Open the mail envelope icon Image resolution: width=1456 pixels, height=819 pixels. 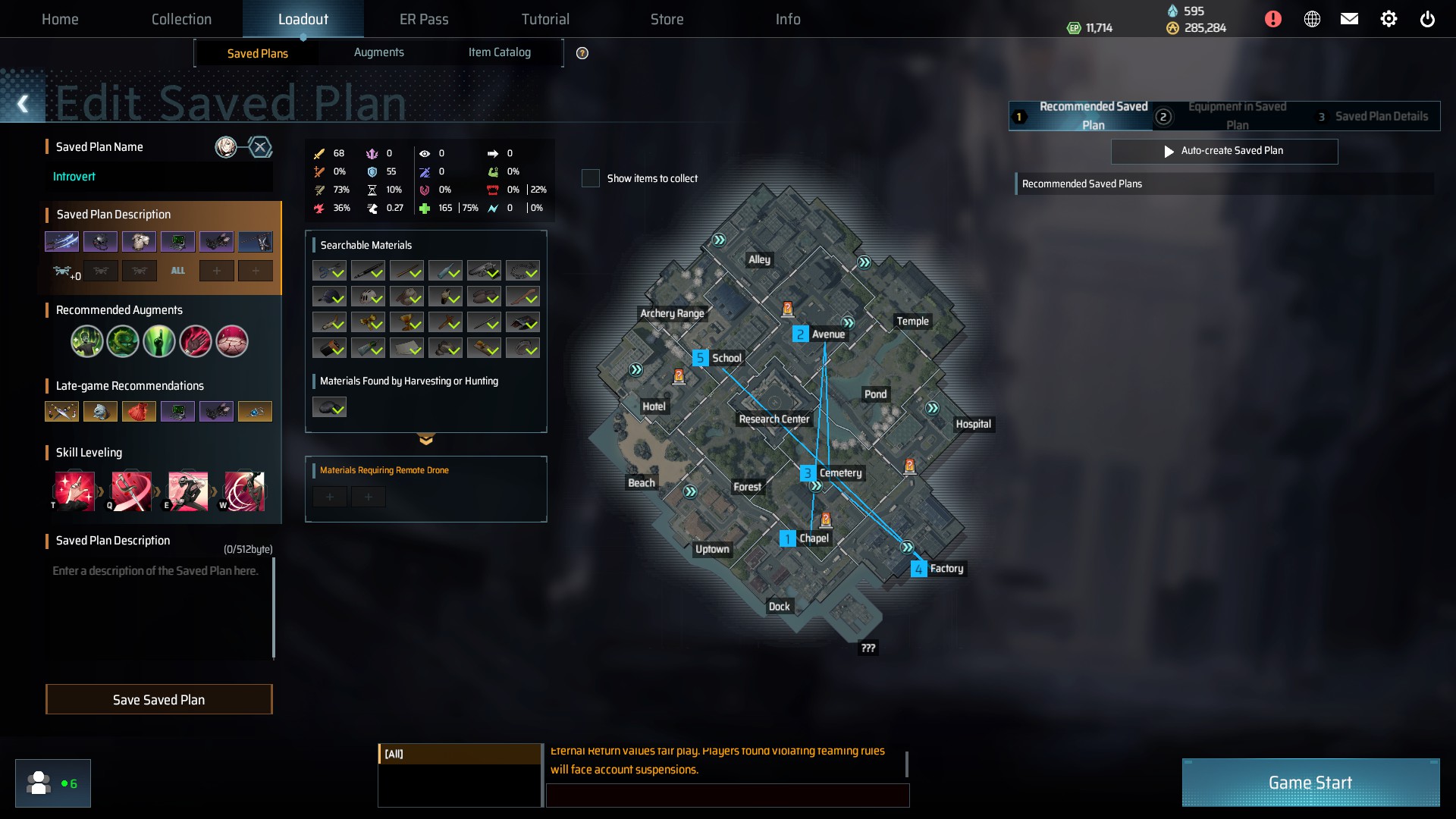[1349, 19]
